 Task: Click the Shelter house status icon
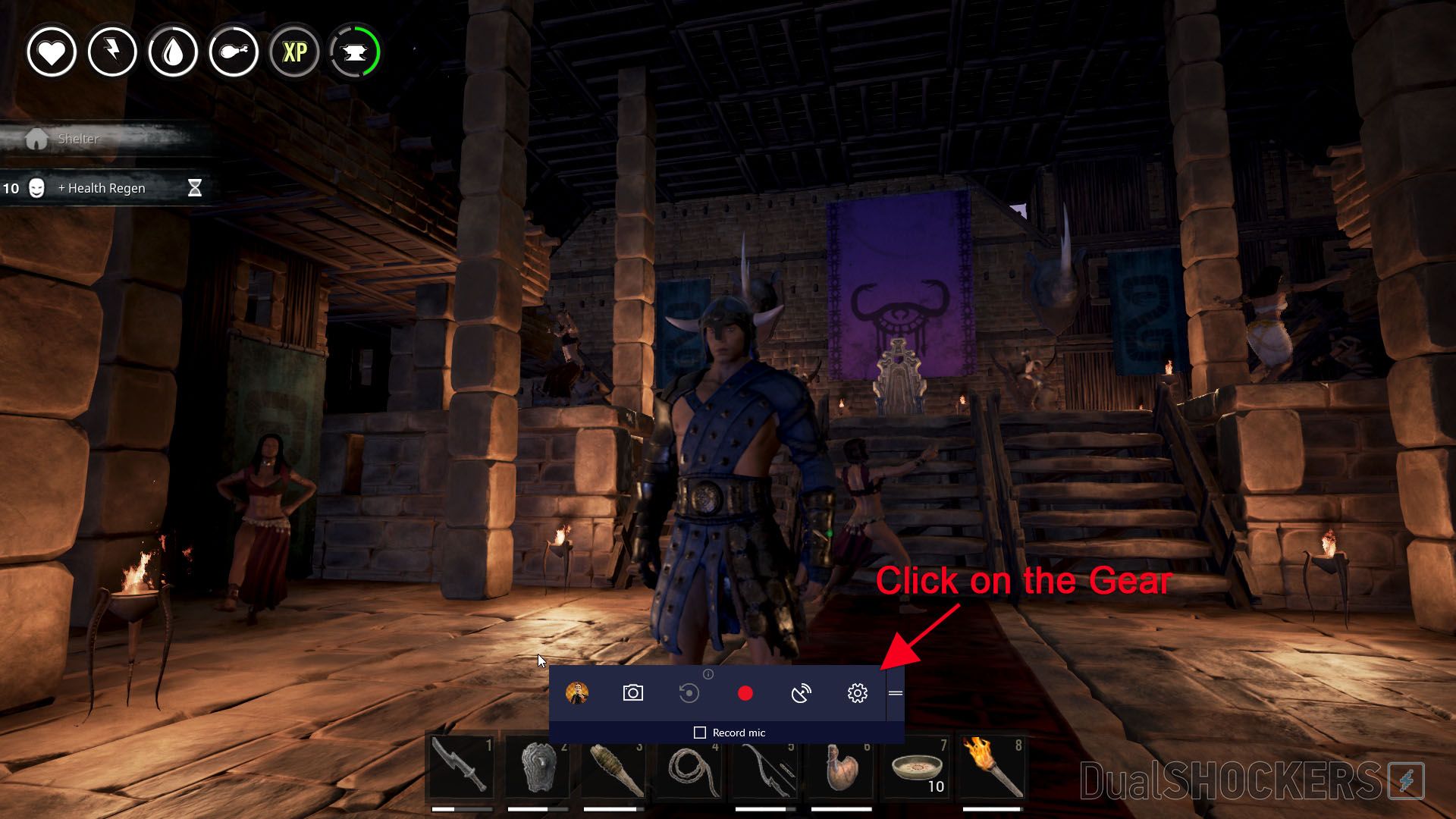click(x=36, y=138)
